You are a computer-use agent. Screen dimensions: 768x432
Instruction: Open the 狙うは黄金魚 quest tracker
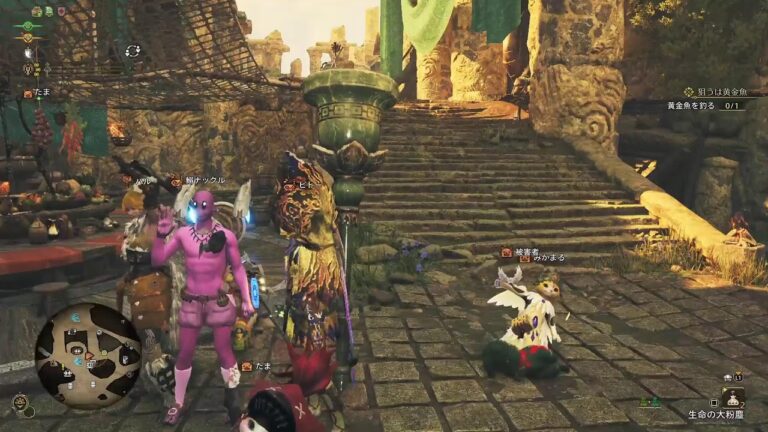[720, 92]
